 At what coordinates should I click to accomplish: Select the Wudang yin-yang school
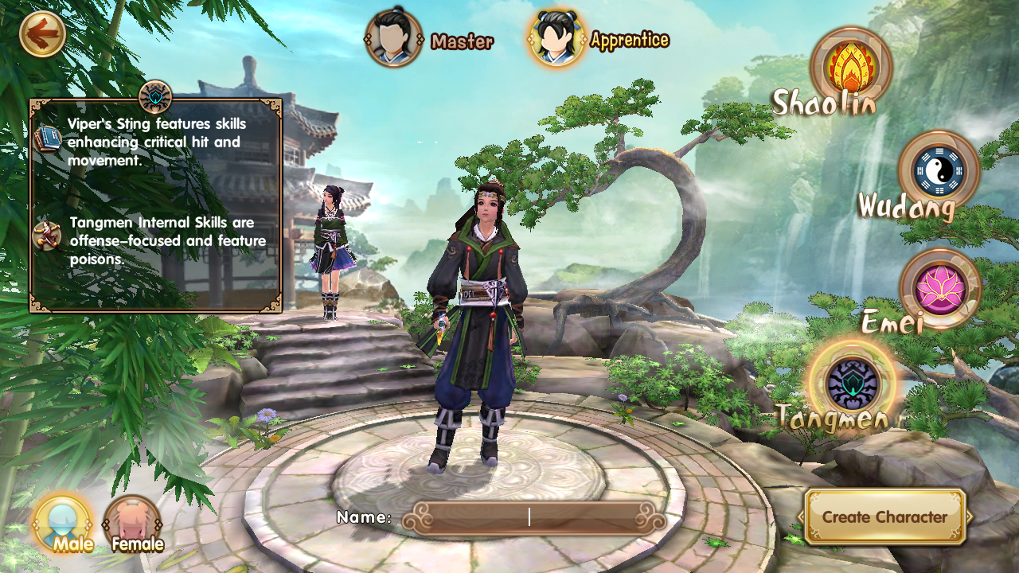[x=937, y=171]
